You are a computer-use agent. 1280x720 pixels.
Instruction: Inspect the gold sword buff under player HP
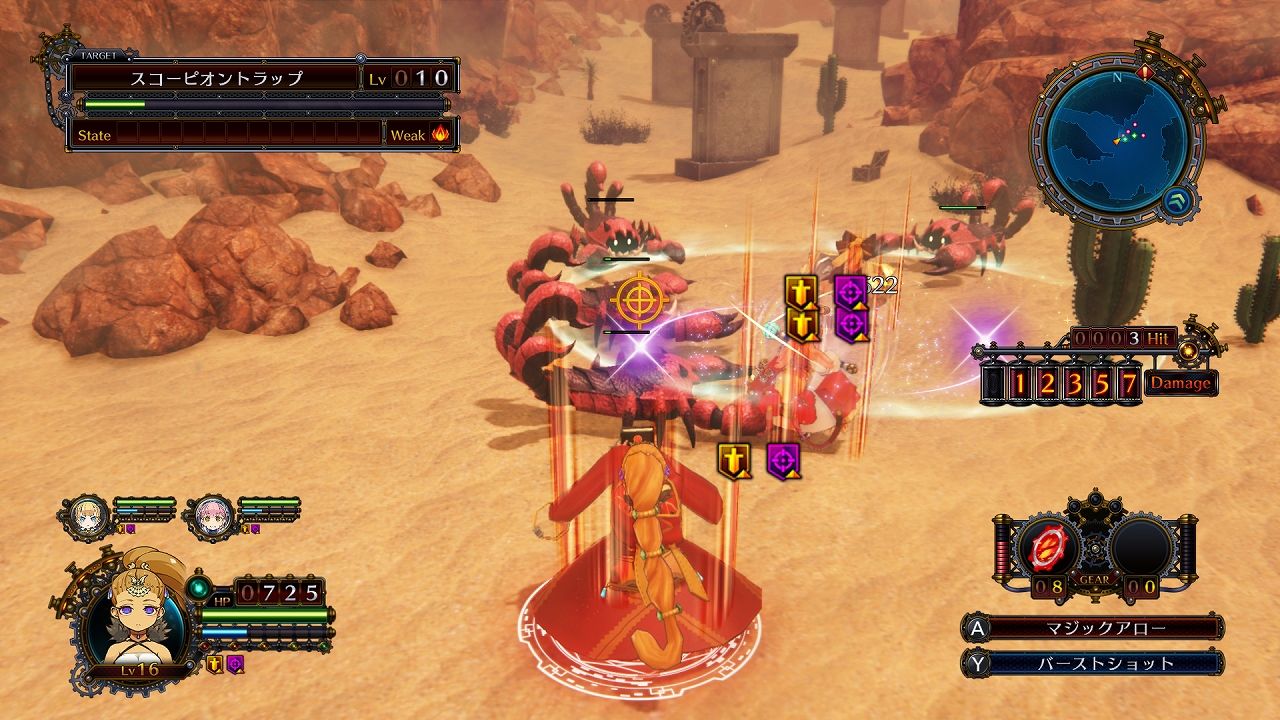214,664
